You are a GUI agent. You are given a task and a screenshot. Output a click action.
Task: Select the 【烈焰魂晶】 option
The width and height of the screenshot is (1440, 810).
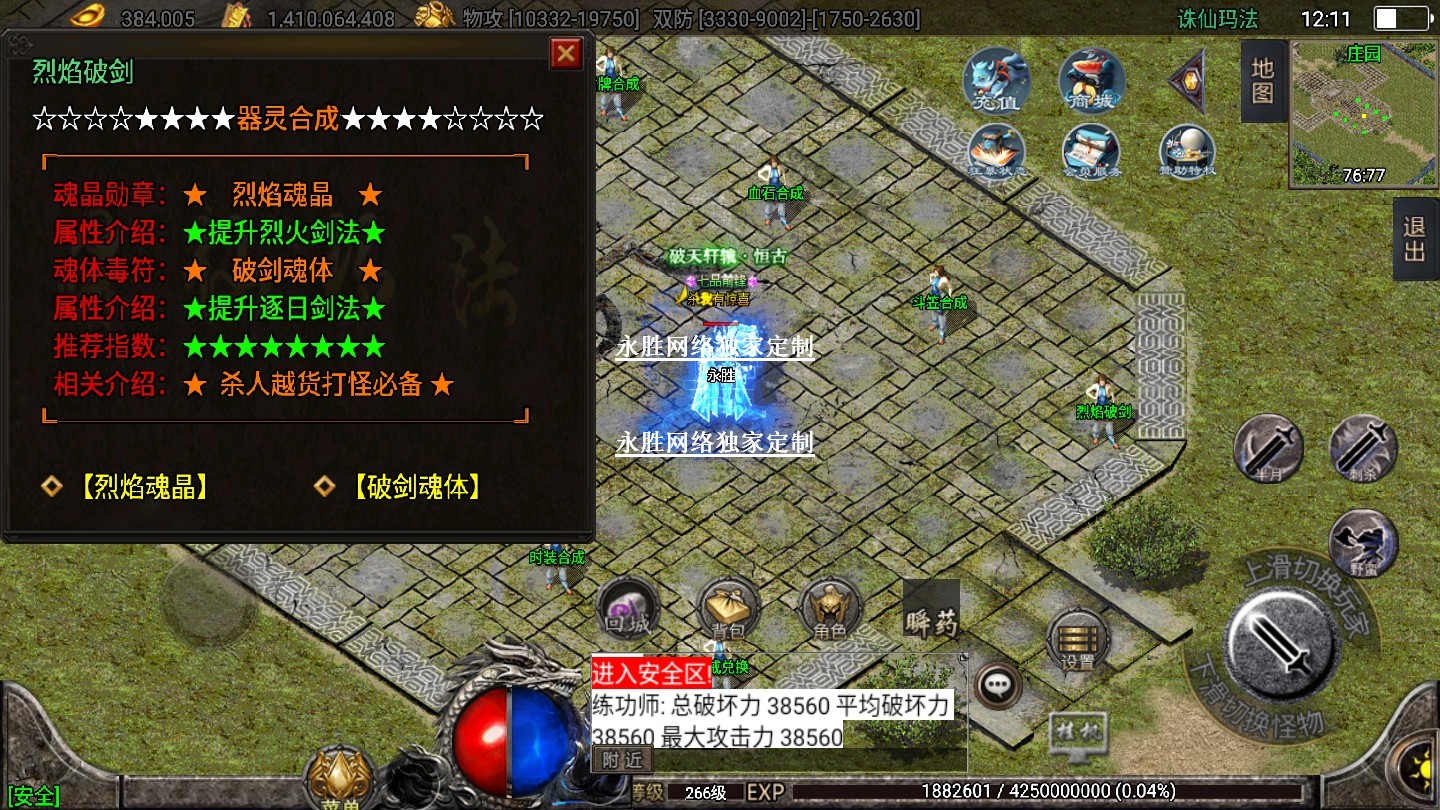coord(141,487)
